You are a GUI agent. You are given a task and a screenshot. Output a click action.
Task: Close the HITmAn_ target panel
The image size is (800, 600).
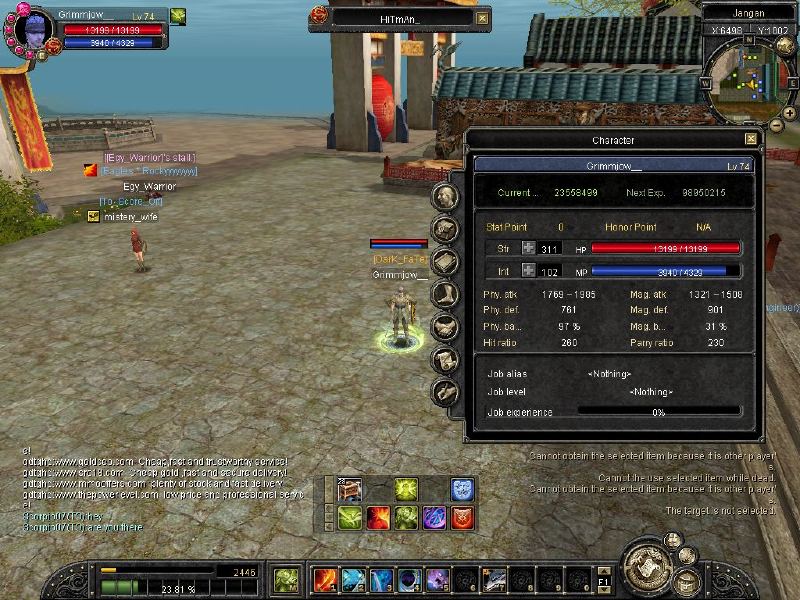pyautogui.click(x=482, y=18)
